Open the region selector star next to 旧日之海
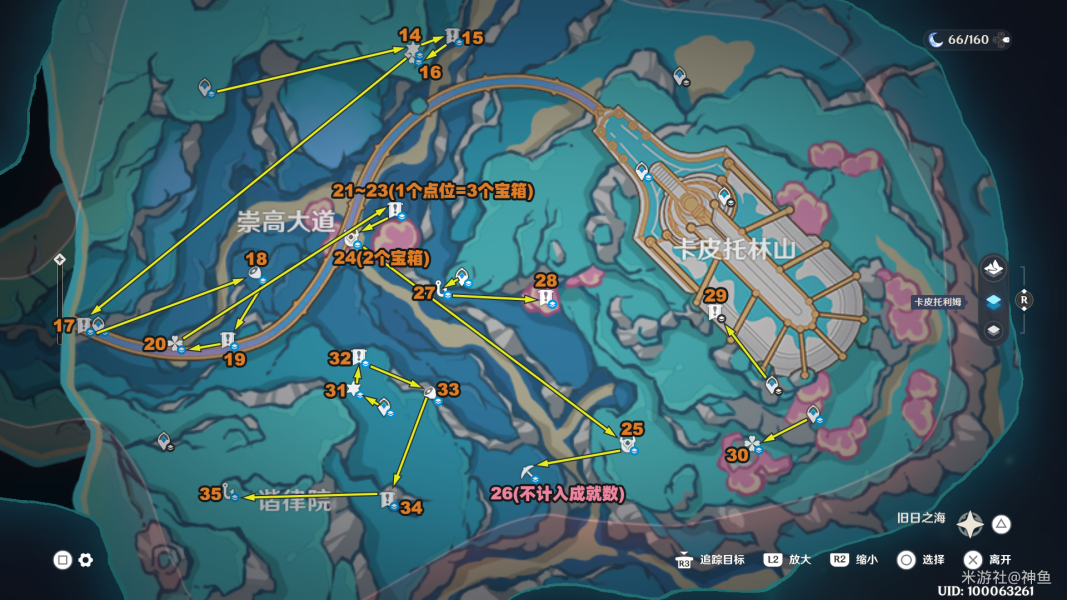The image size is (1067, 600). 969,524
